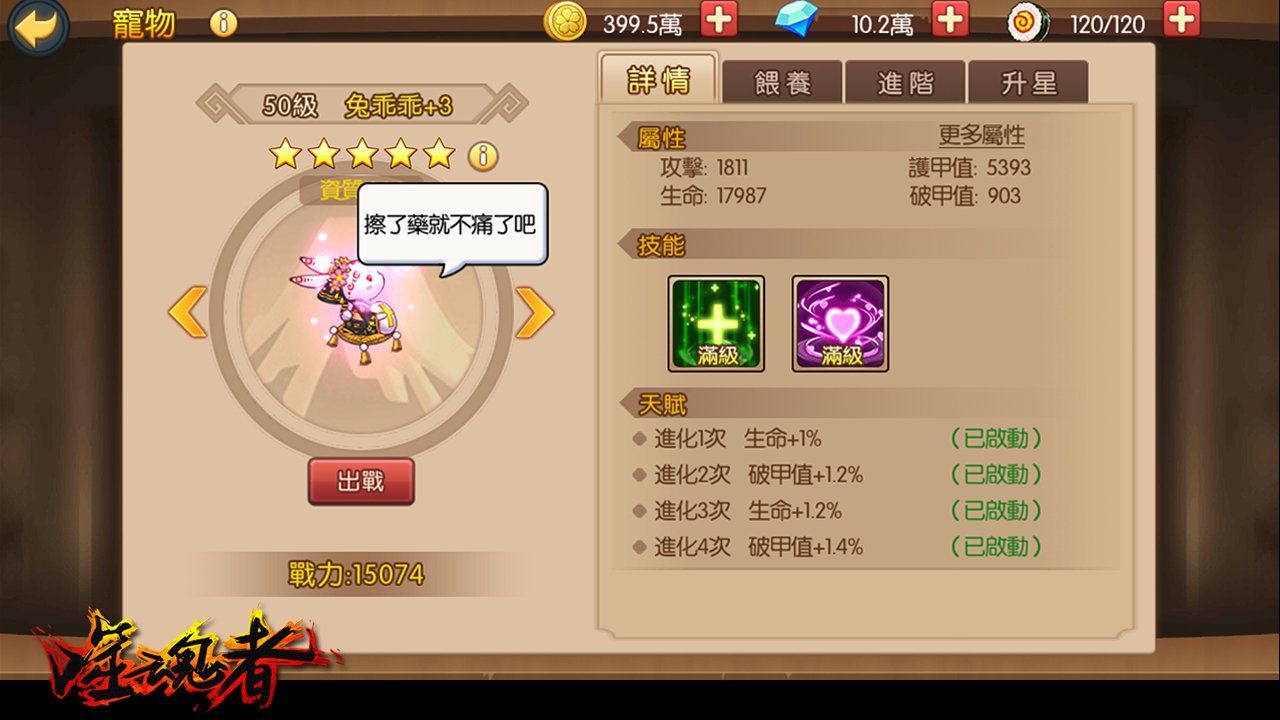Tap the plus beside the diamond count
The image size is (1280, 720).
coord(948,21)
